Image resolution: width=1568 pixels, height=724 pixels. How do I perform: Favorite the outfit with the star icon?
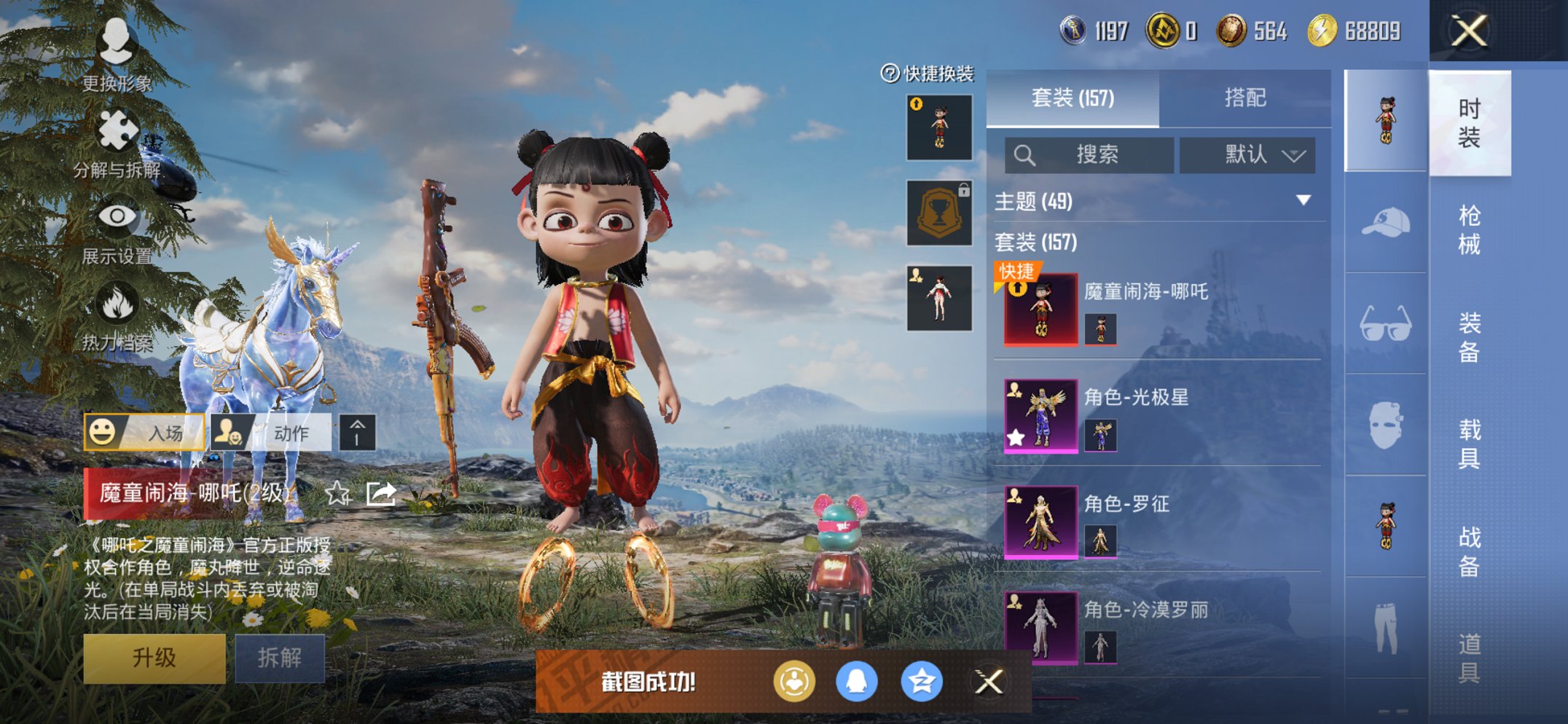click(x=337, y=494)
